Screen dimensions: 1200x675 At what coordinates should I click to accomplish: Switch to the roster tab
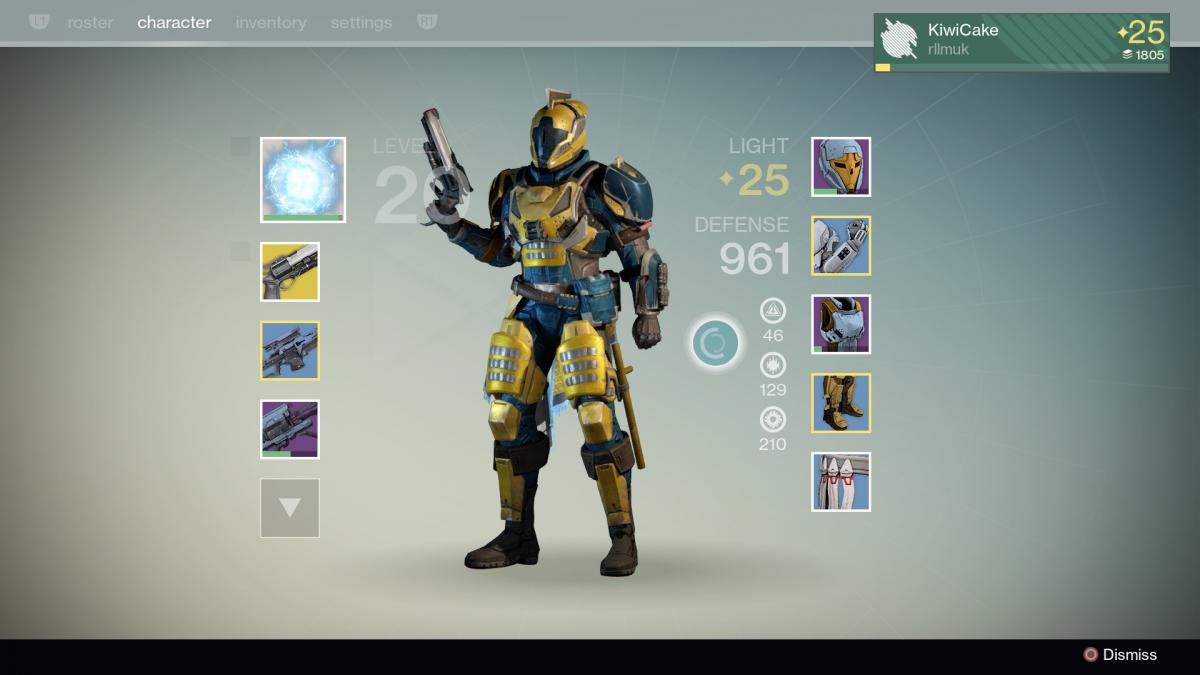[x=90, y=22]
